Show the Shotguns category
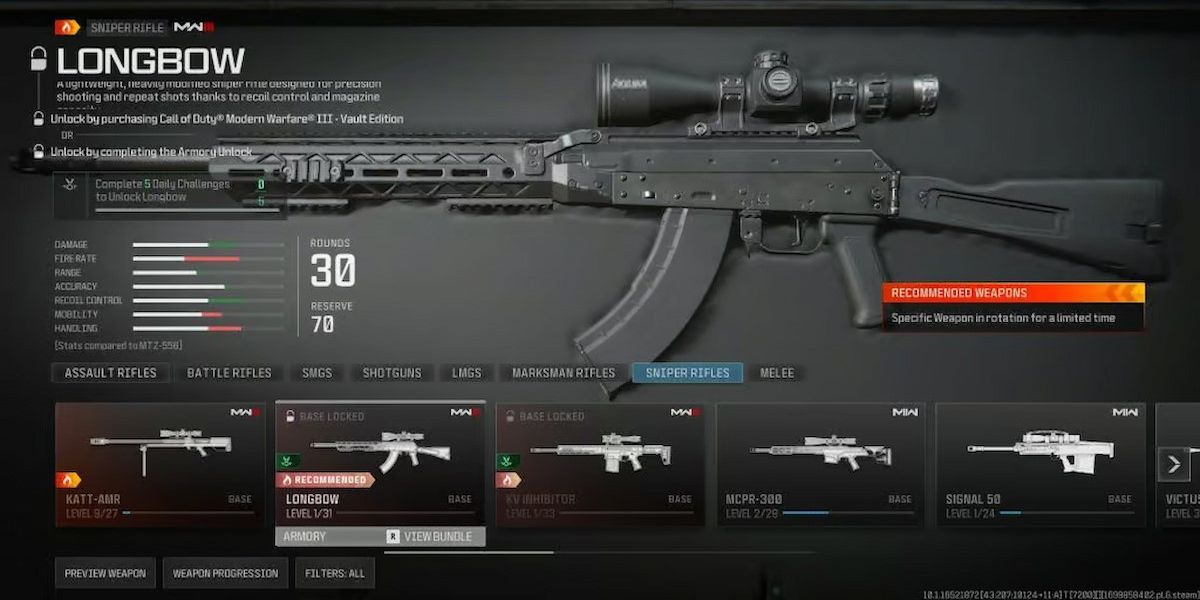 [x=392, y=373]
